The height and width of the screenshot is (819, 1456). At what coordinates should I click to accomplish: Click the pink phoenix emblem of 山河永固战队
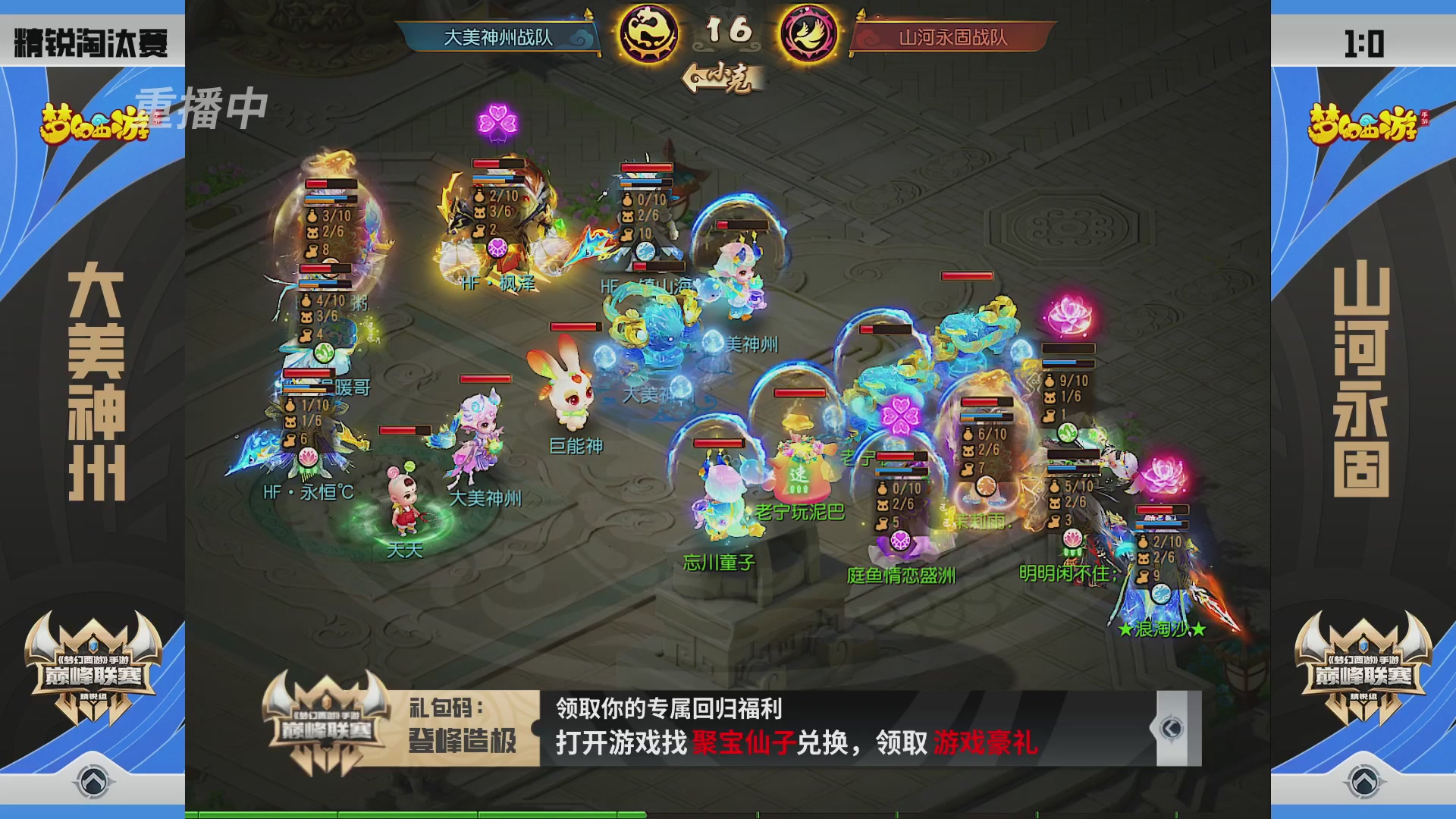807,34
